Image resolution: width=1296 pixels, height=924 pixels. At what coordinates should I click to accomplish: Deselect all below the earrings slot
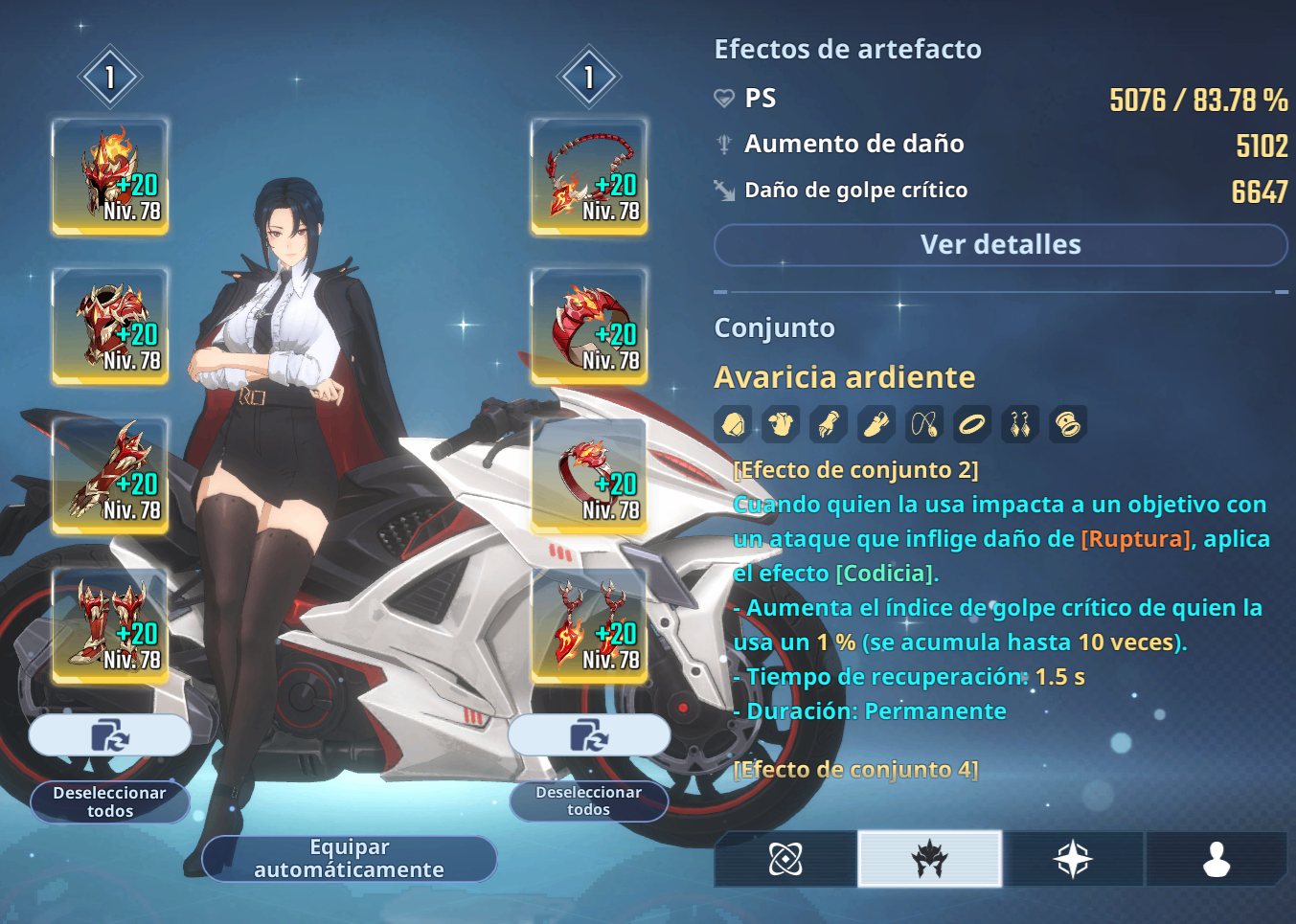[589, 800]
